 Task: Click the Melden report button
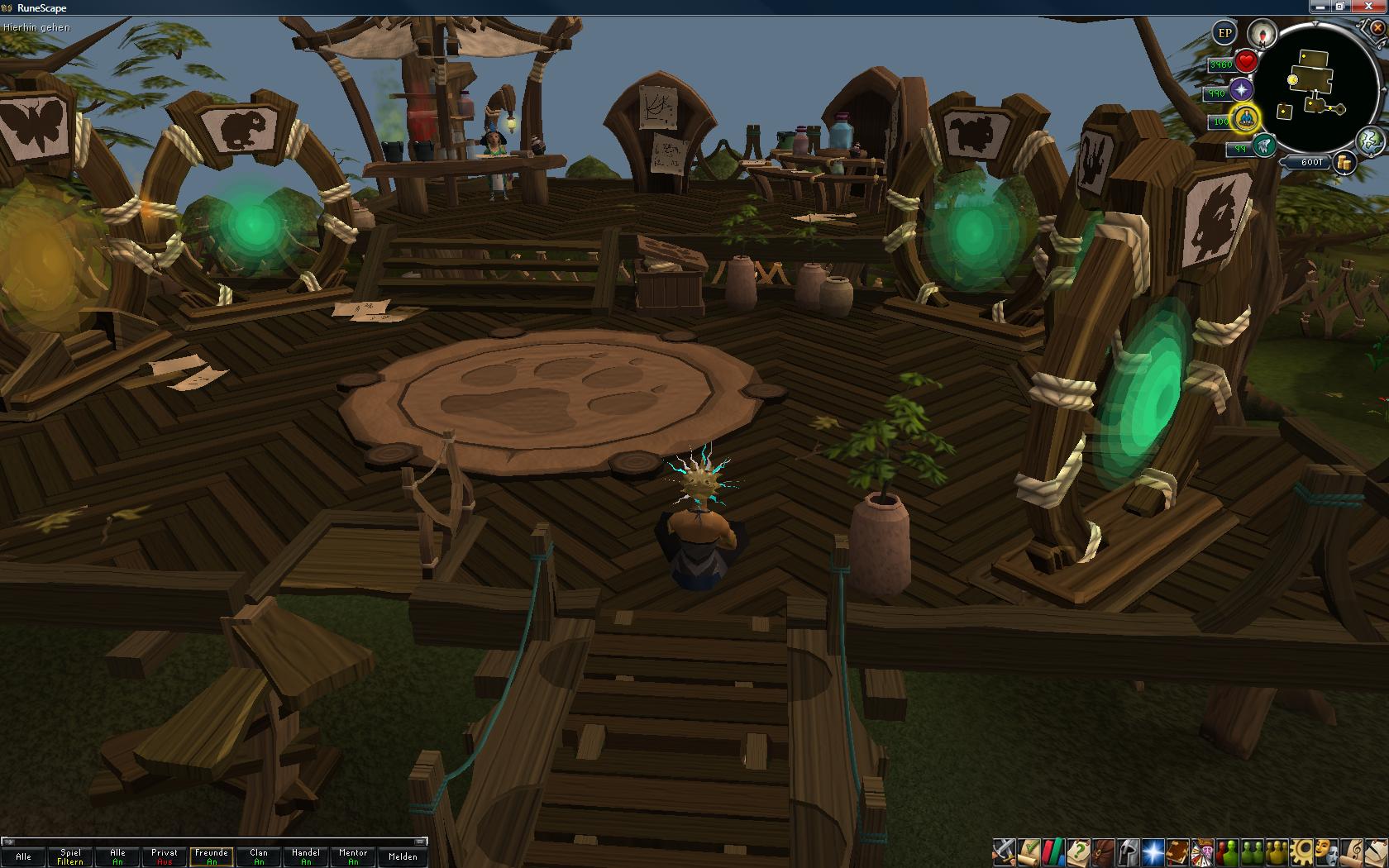coord(403,856)
